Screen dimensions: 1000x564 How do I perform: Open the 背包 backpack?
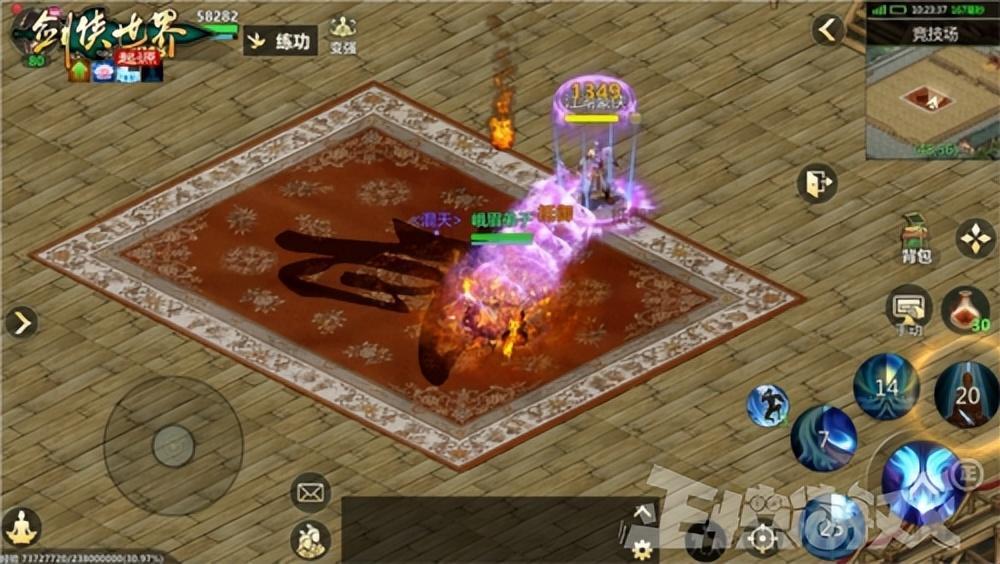tap(915, 238)
